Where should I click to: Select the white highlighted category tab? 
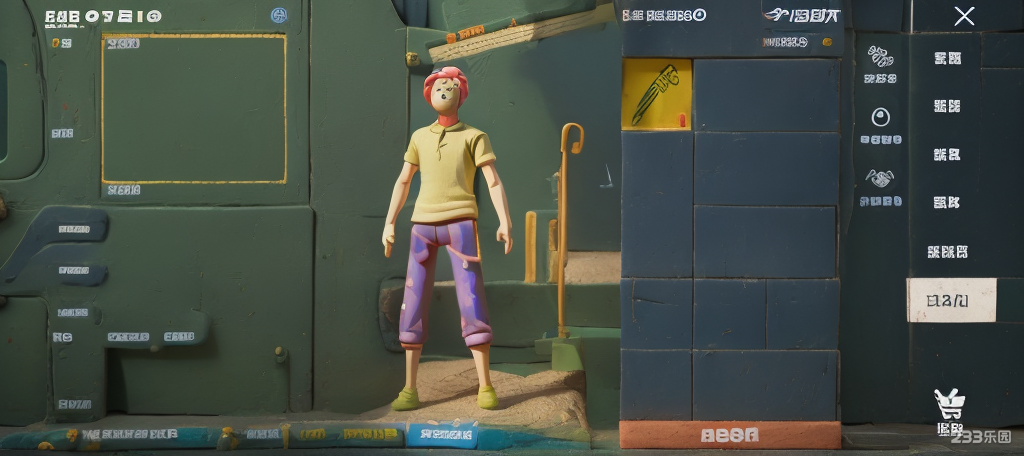pyautogui.click(x=950, y=300)
